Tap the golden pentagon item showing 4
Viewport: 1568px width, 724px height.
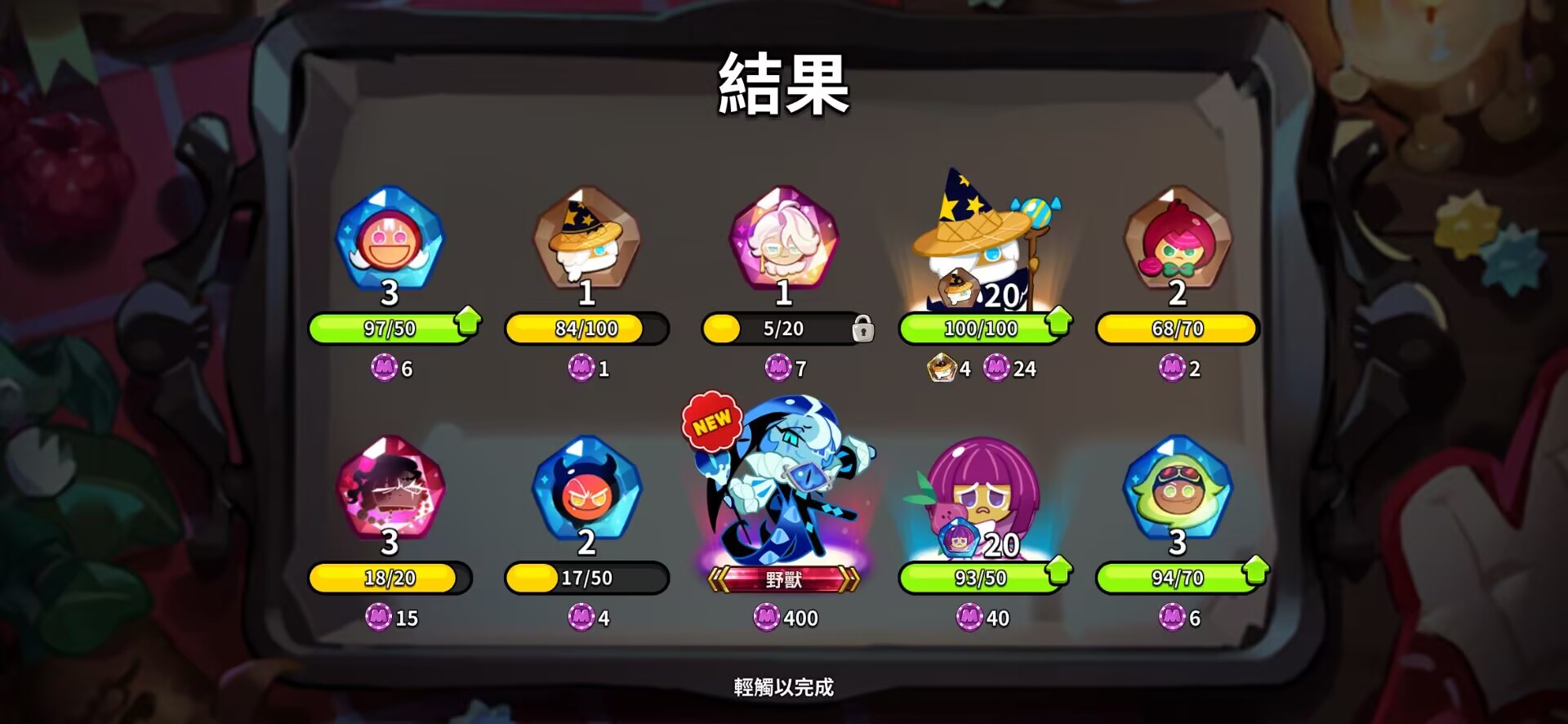[943, 369]
